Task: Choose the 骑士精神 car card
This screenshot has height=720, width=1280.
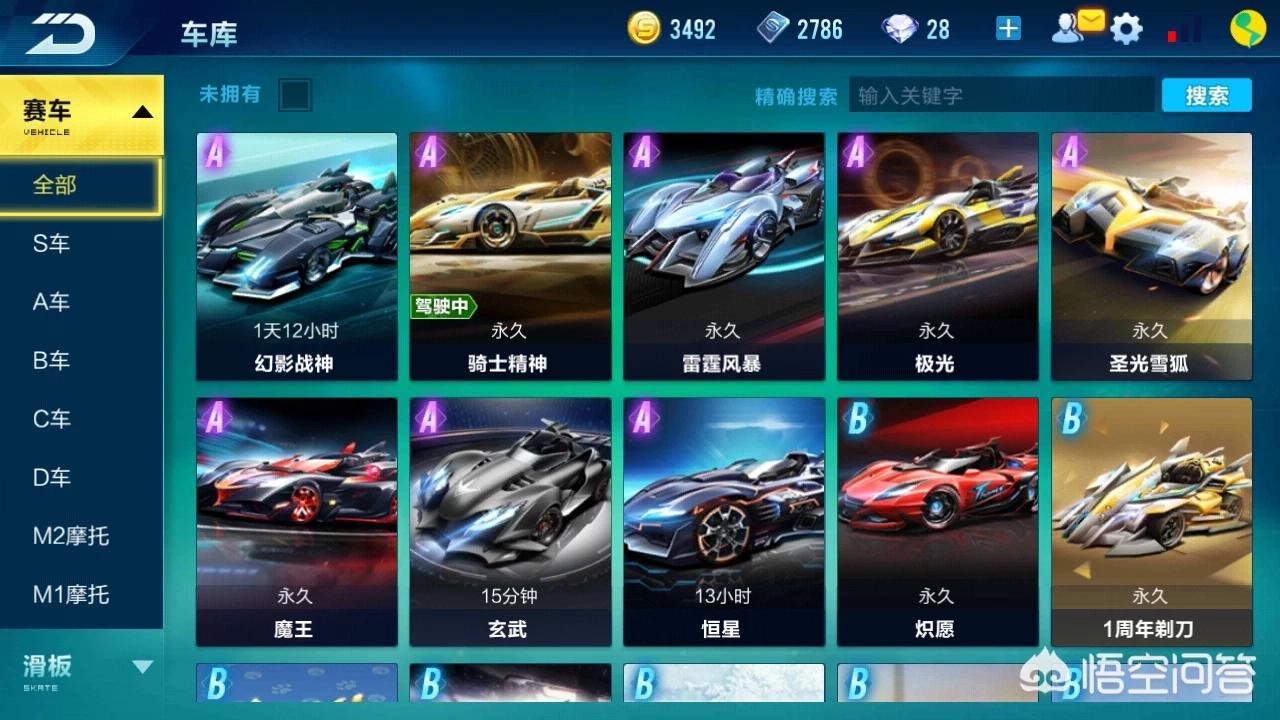Action: pos(510,257)
